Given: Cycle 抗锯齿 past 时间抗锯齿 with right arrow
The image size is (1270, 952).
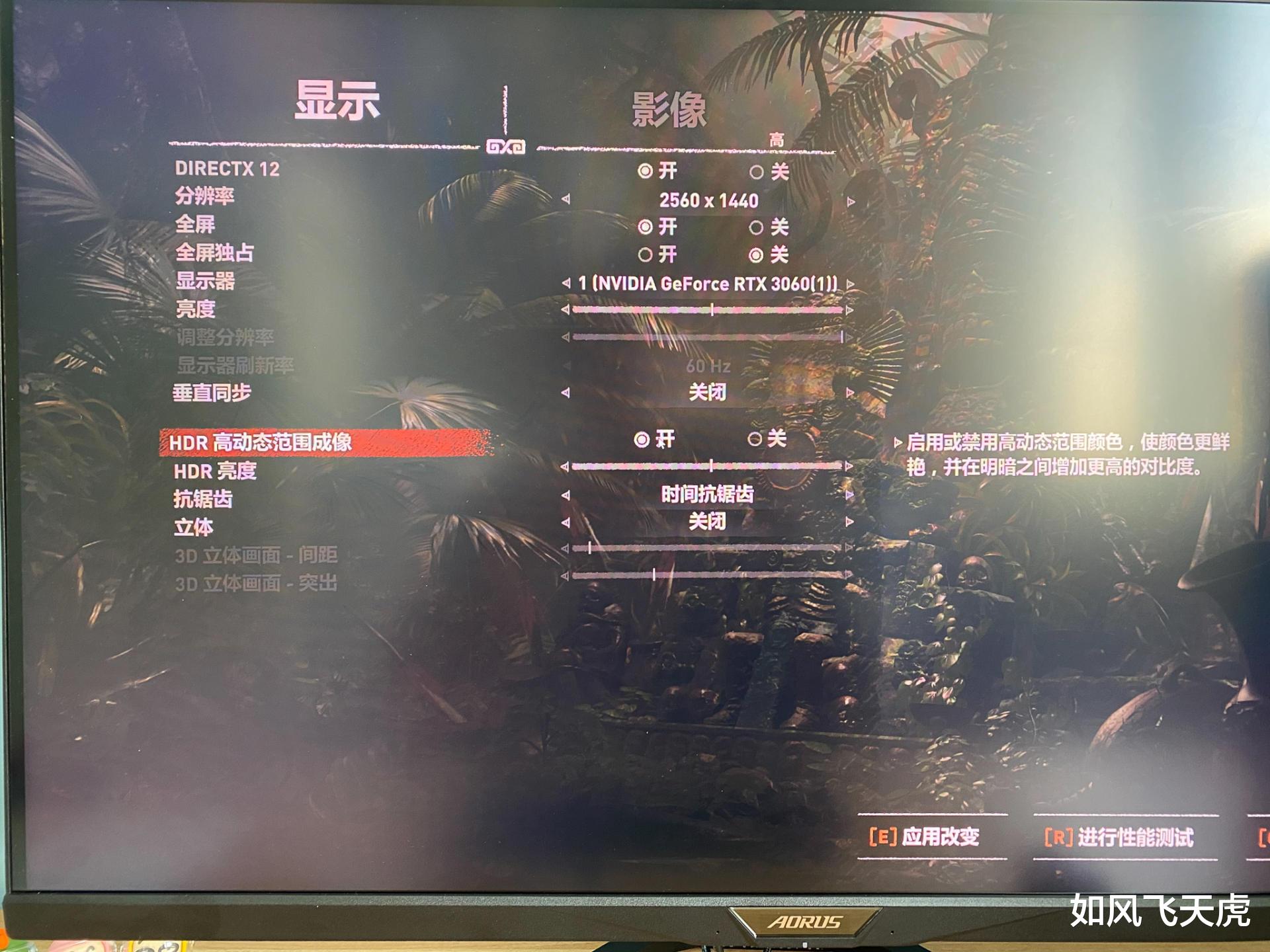Looking at the screenshot, I should point(849,494).
